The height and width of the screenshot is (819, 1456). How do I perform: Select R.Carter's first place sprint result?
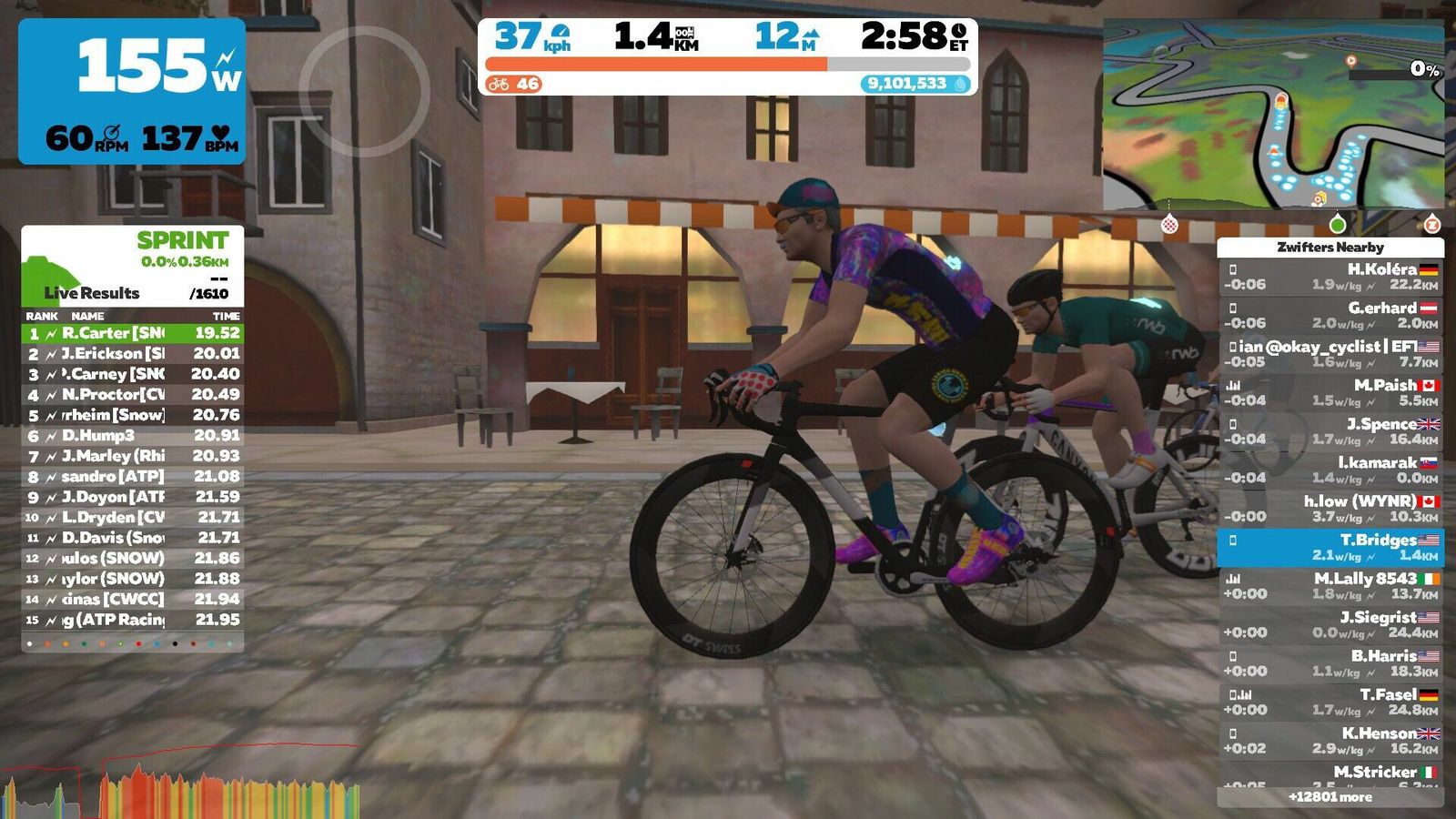pyautogui.click(x=133, y=333)
